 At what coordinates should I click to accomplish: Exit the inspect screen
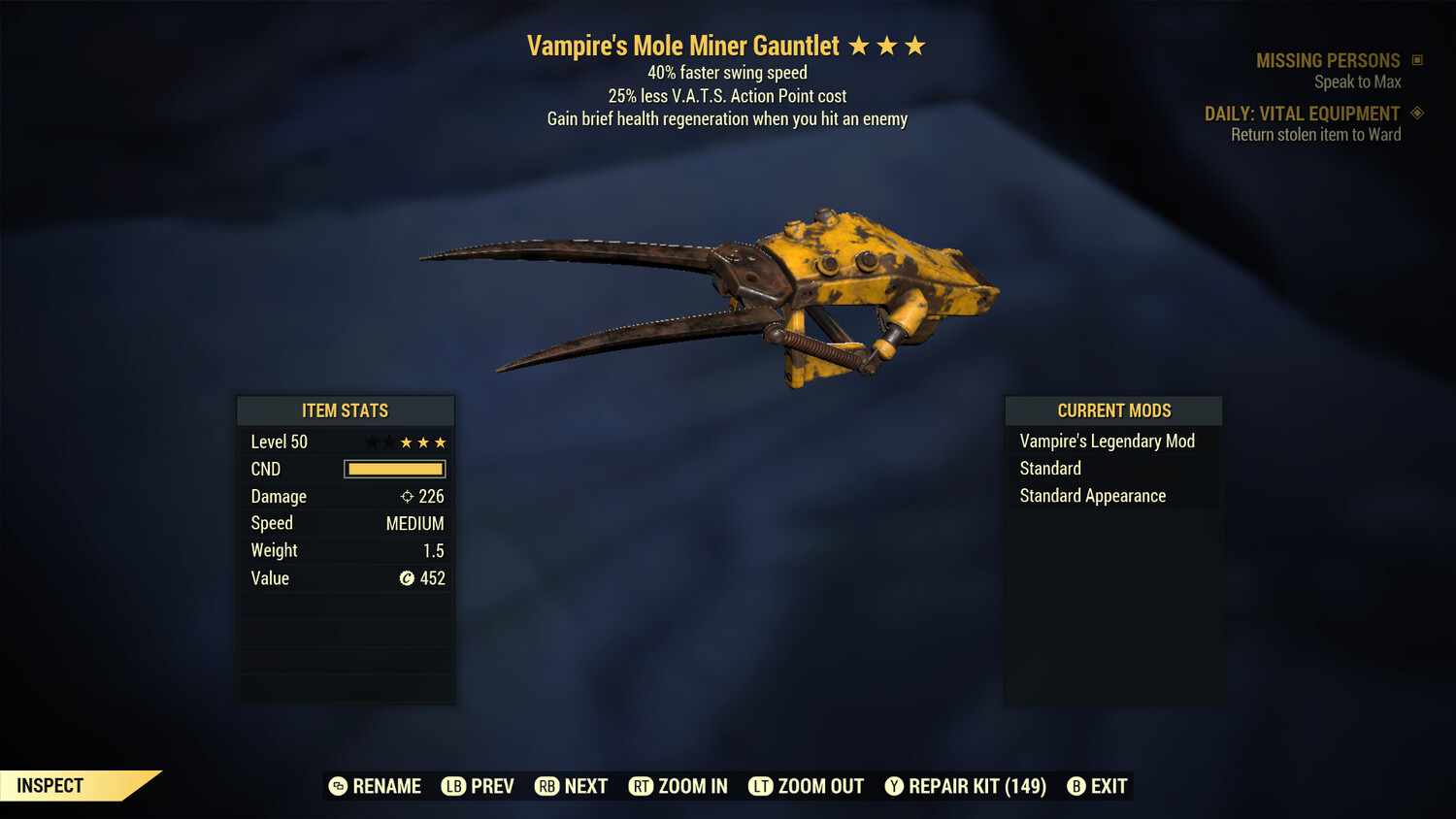click(1098, 786)
